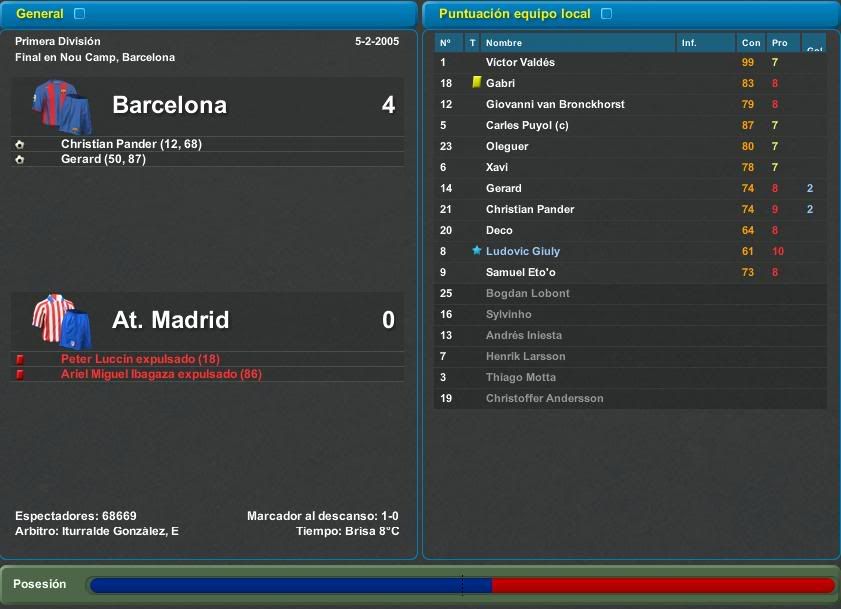The height and width of the screenshot is (609, 841).
Task: Select the At. Madrid team name
Action: (x=170, y=320)
